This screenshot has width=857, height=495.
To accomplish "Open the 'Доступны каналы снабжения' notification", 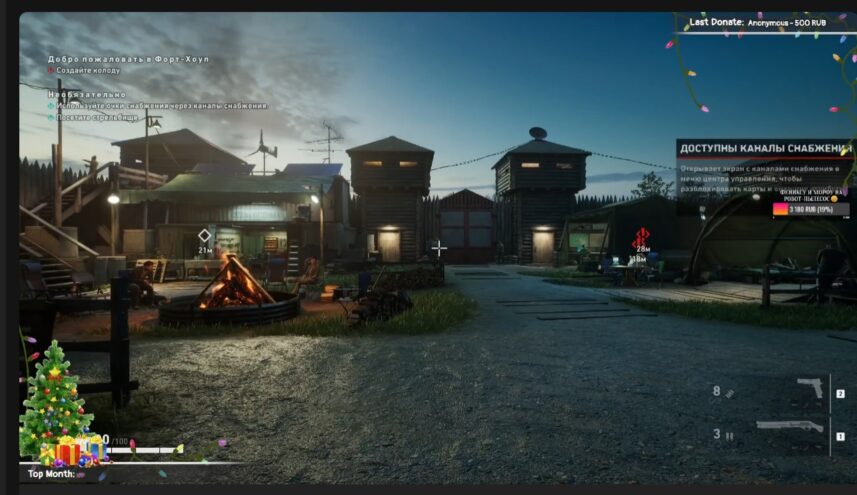I will (764, 149).
